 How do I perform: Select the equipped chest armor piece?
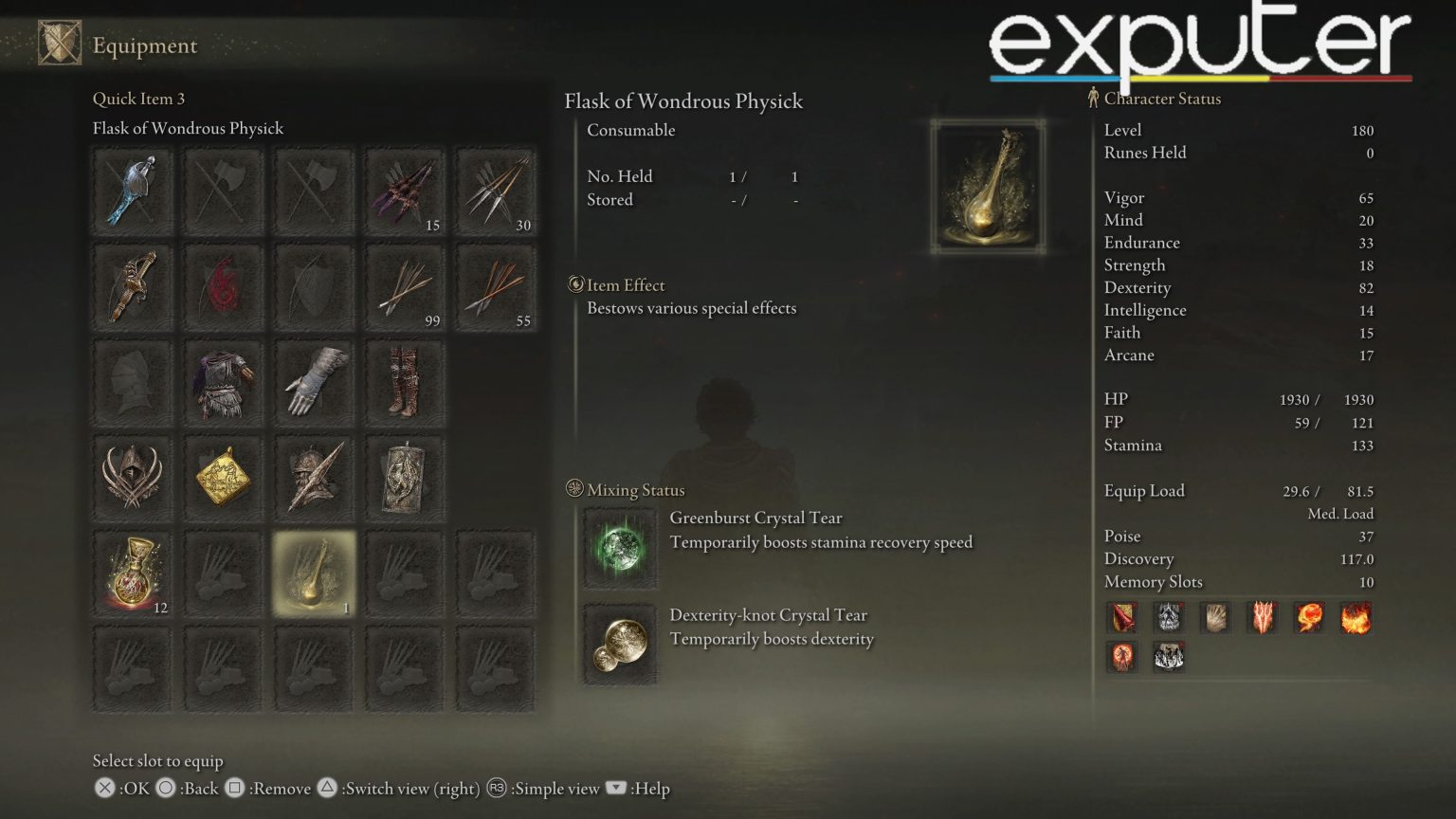coord(223,383)
